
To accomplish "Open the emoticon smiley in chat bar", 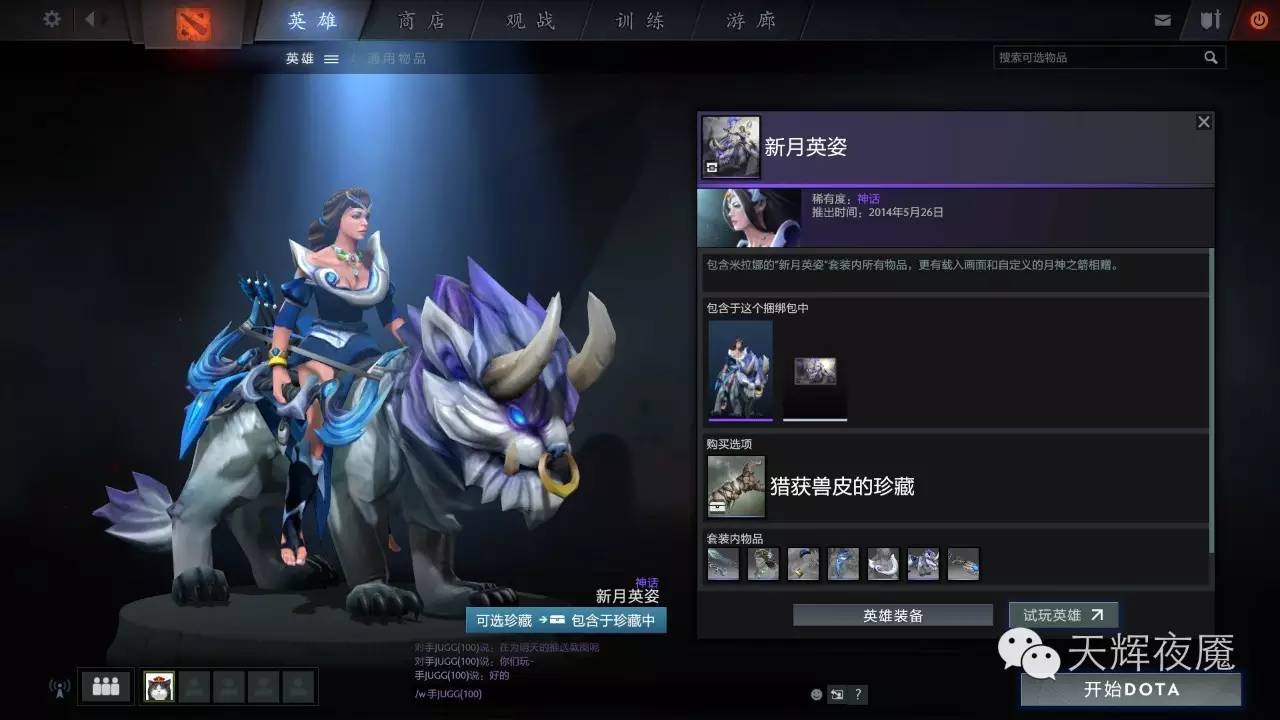I will coord(815,694).
